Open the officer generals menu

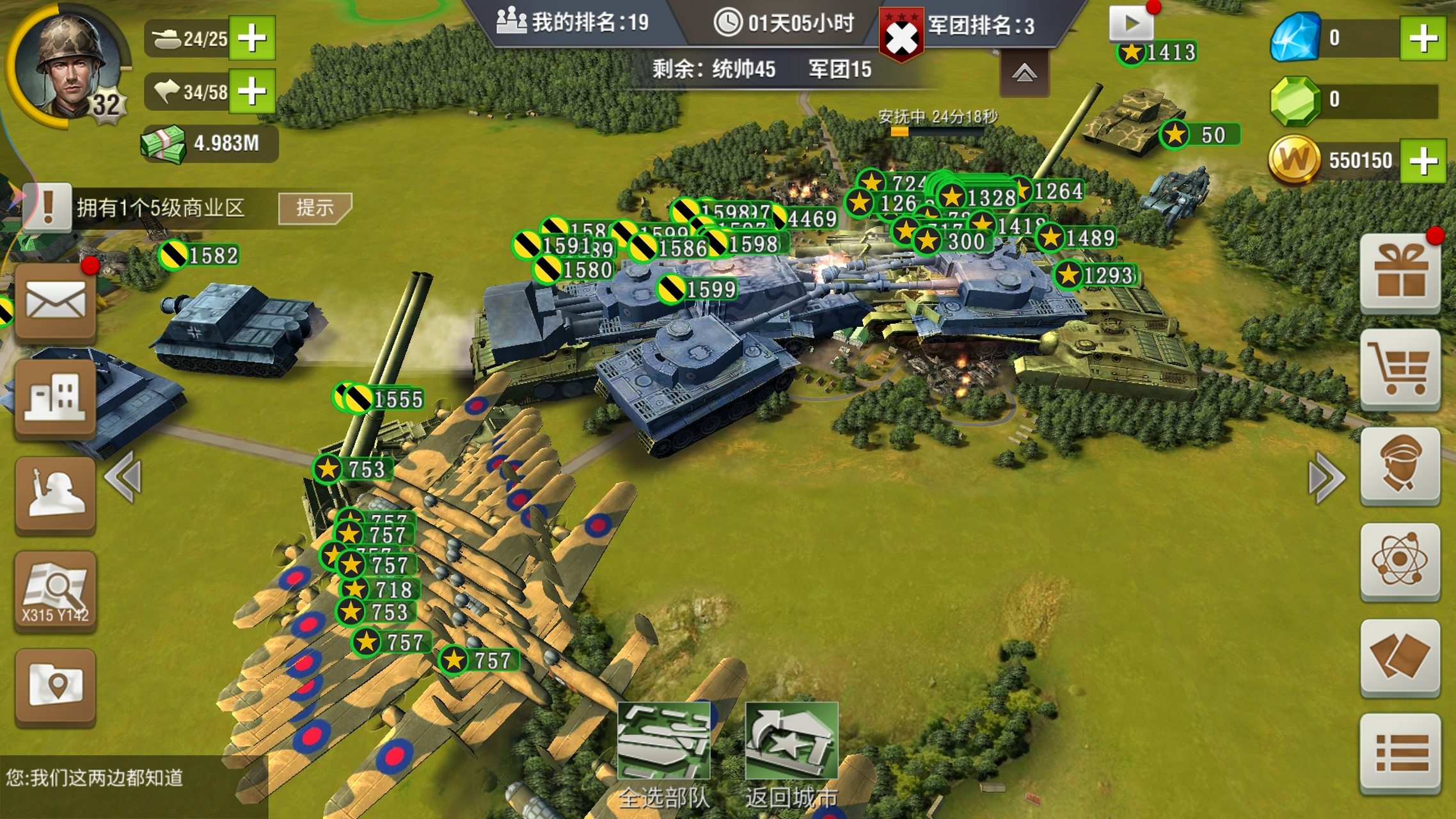coord(1400,465)
